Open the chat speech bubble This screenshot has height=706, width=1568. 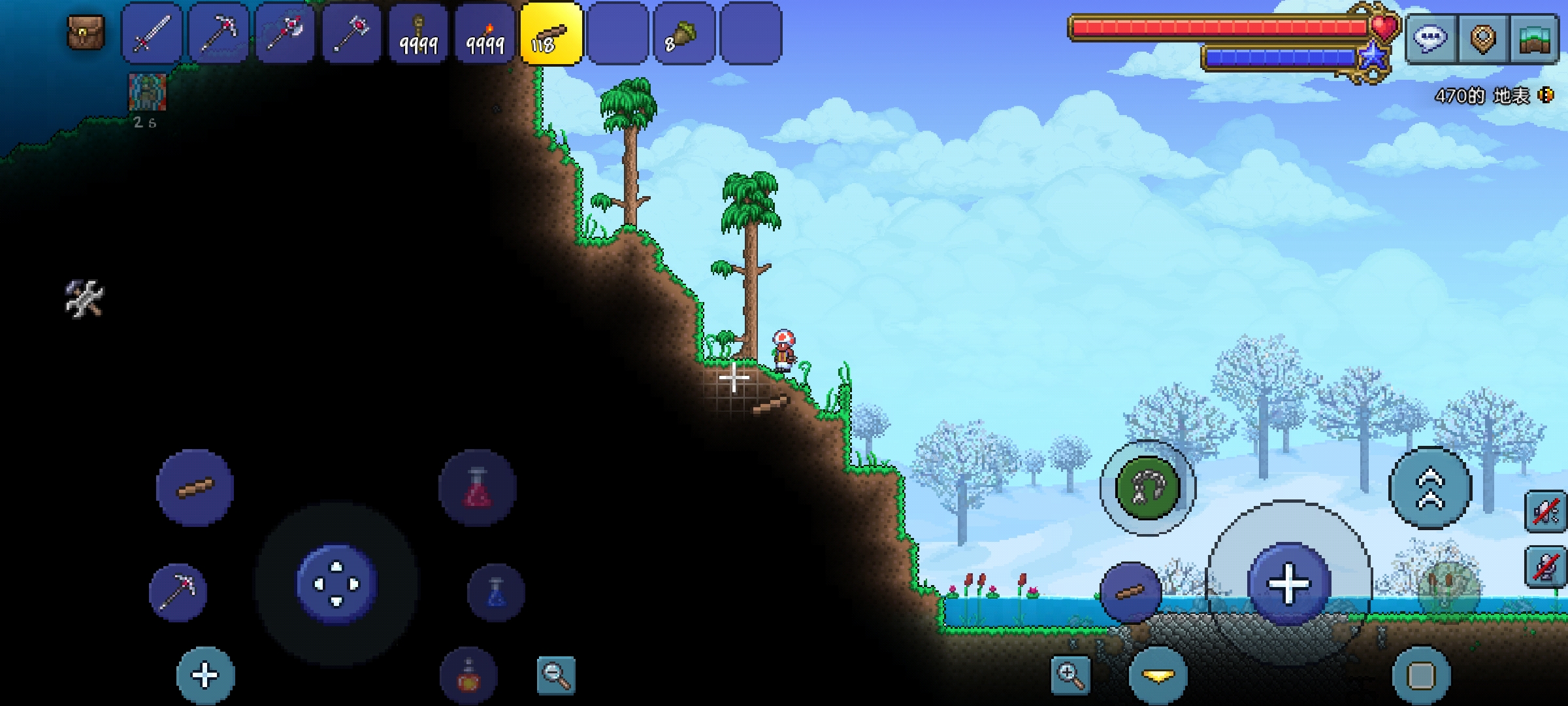pos(1430,39)
